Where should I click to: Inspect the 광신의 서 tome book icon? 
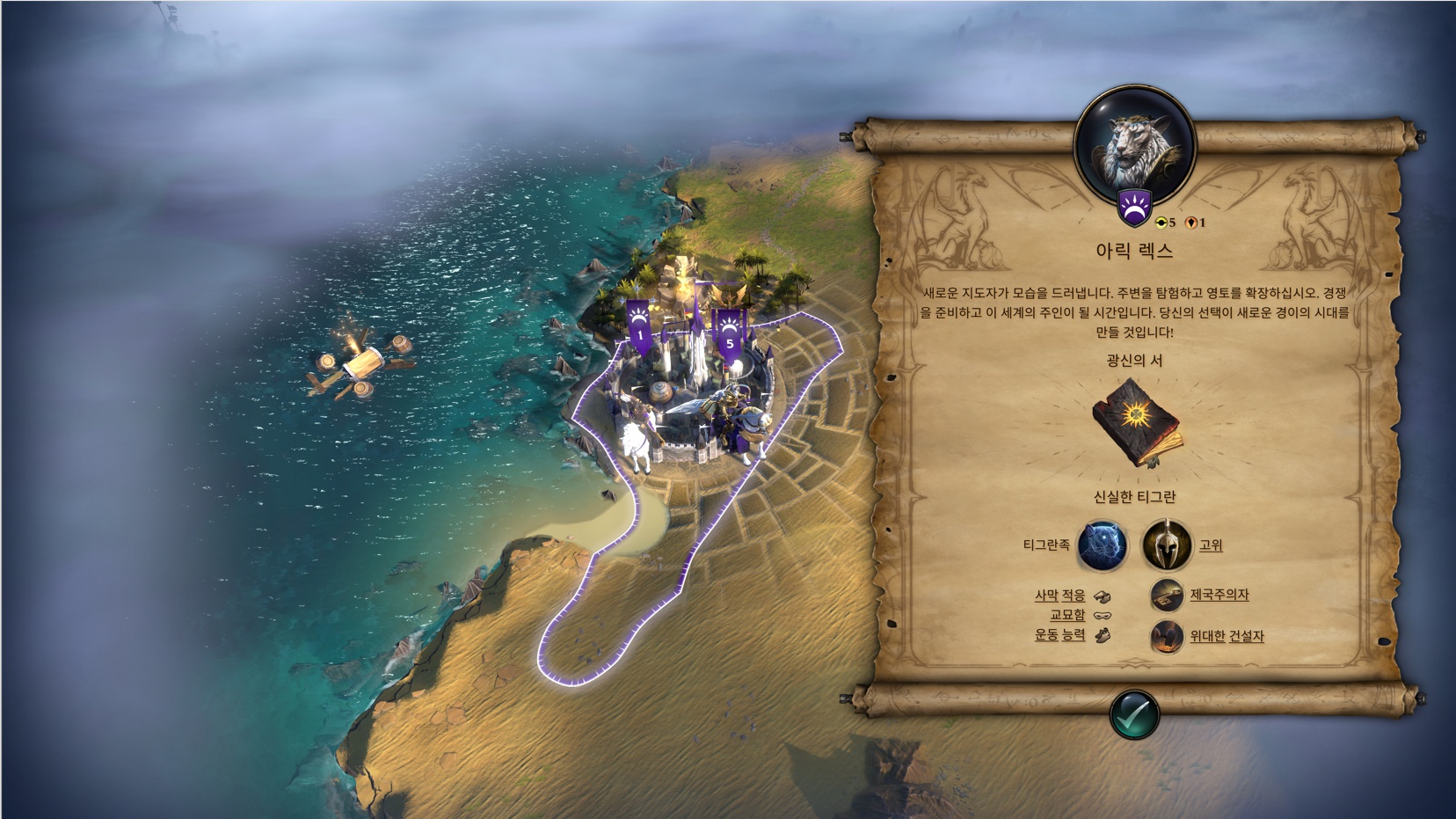[1134, 422]
